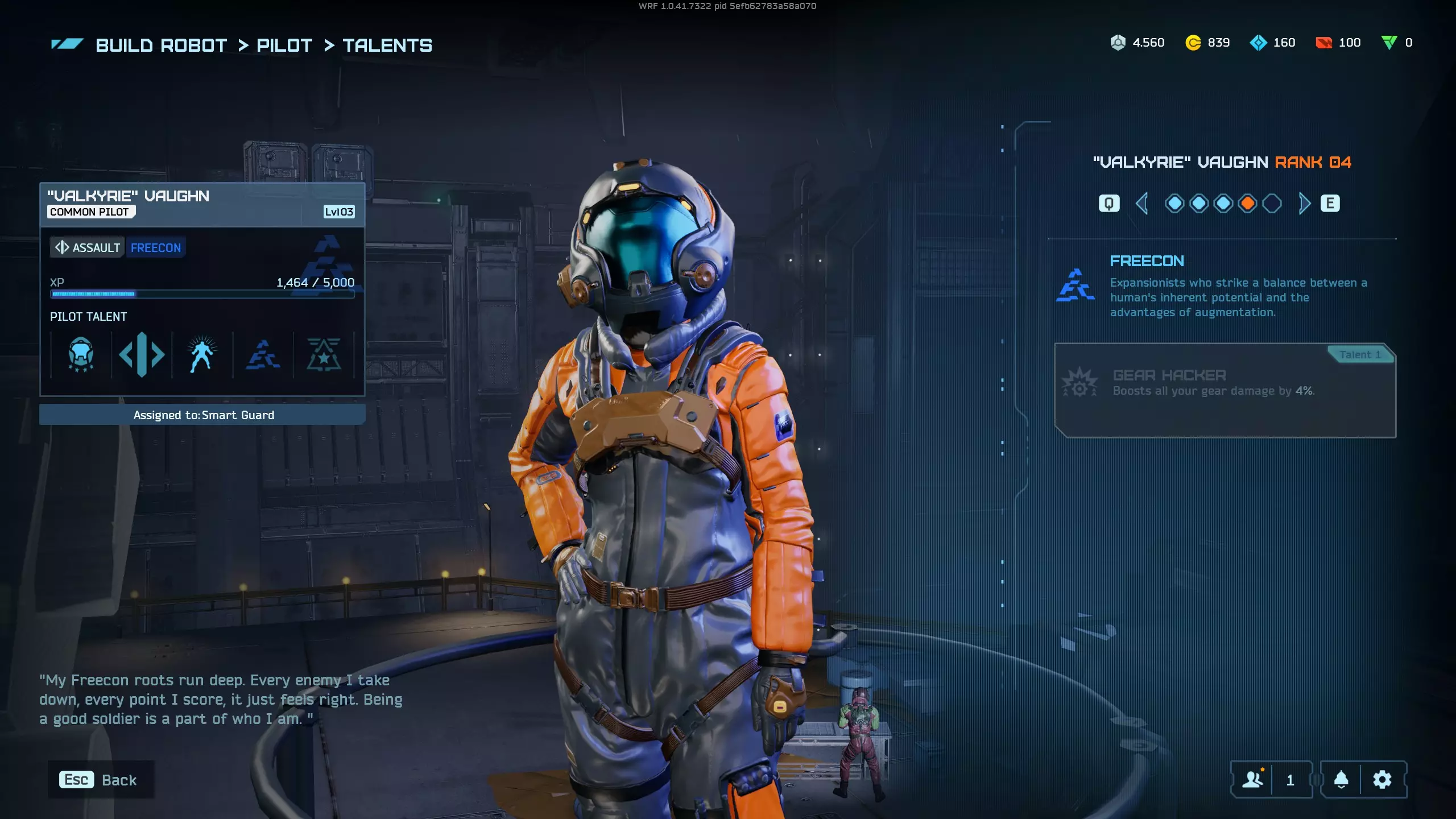The width and height of the screenshot is (1456, 819).
Task: Open settings with the gear icon
Action: [x=1382, y=780]
